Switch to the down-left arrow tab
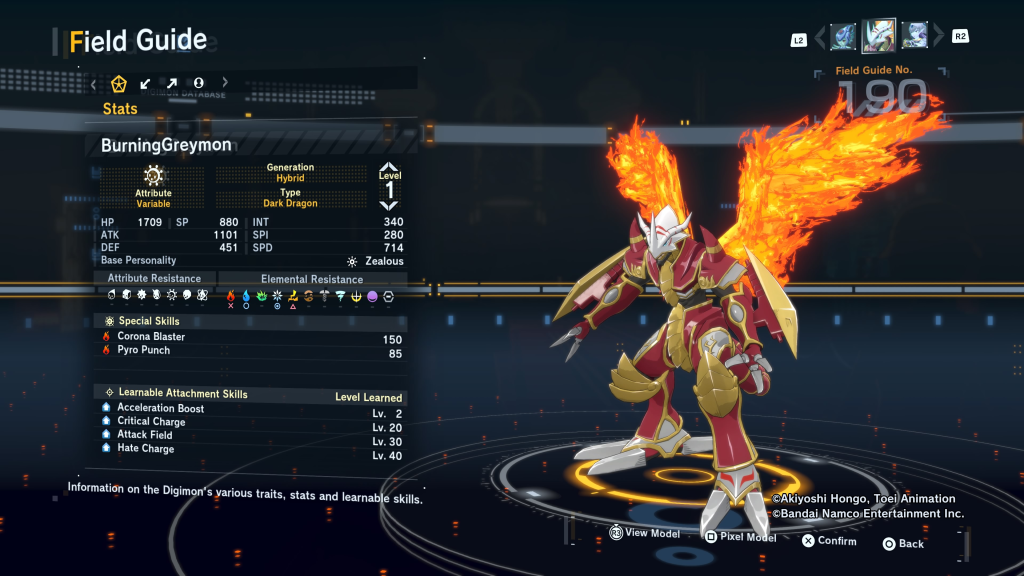Image resolution: width=1024 pixels, height=576 pixels. coord(146,83)
